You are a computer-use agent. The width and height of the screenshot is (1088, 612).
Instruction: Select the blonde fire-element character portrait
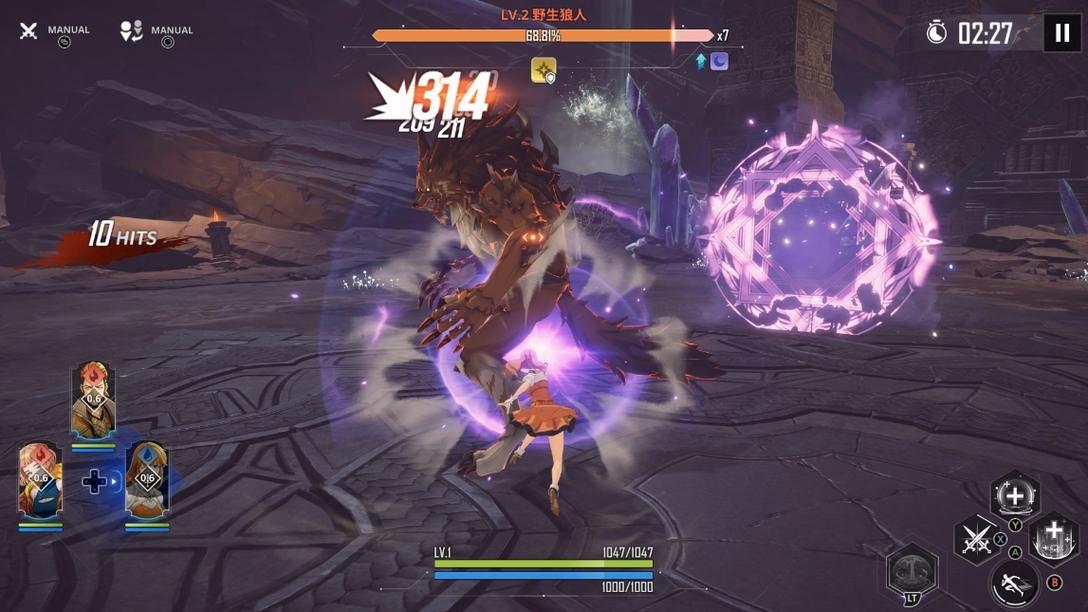coord(40,481)
